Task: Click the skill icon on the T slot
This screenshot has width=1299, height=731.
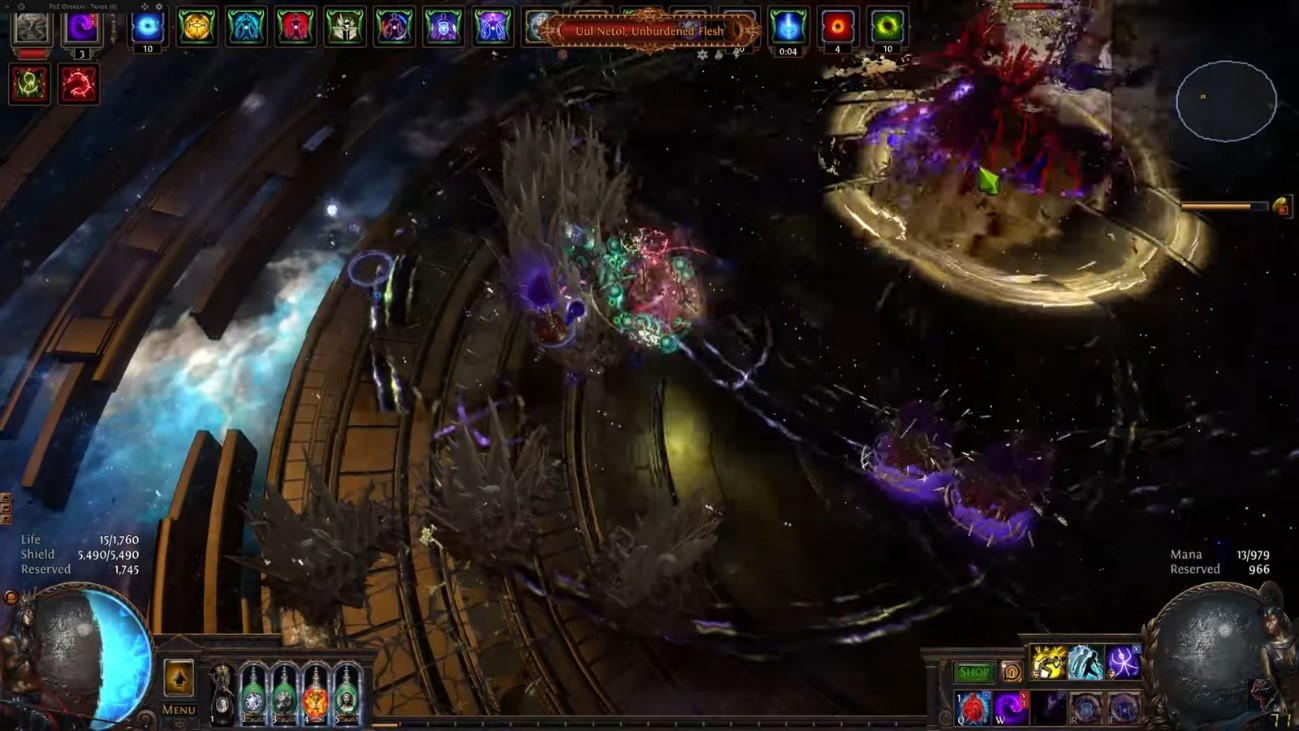Action: tap(1124, 708)
